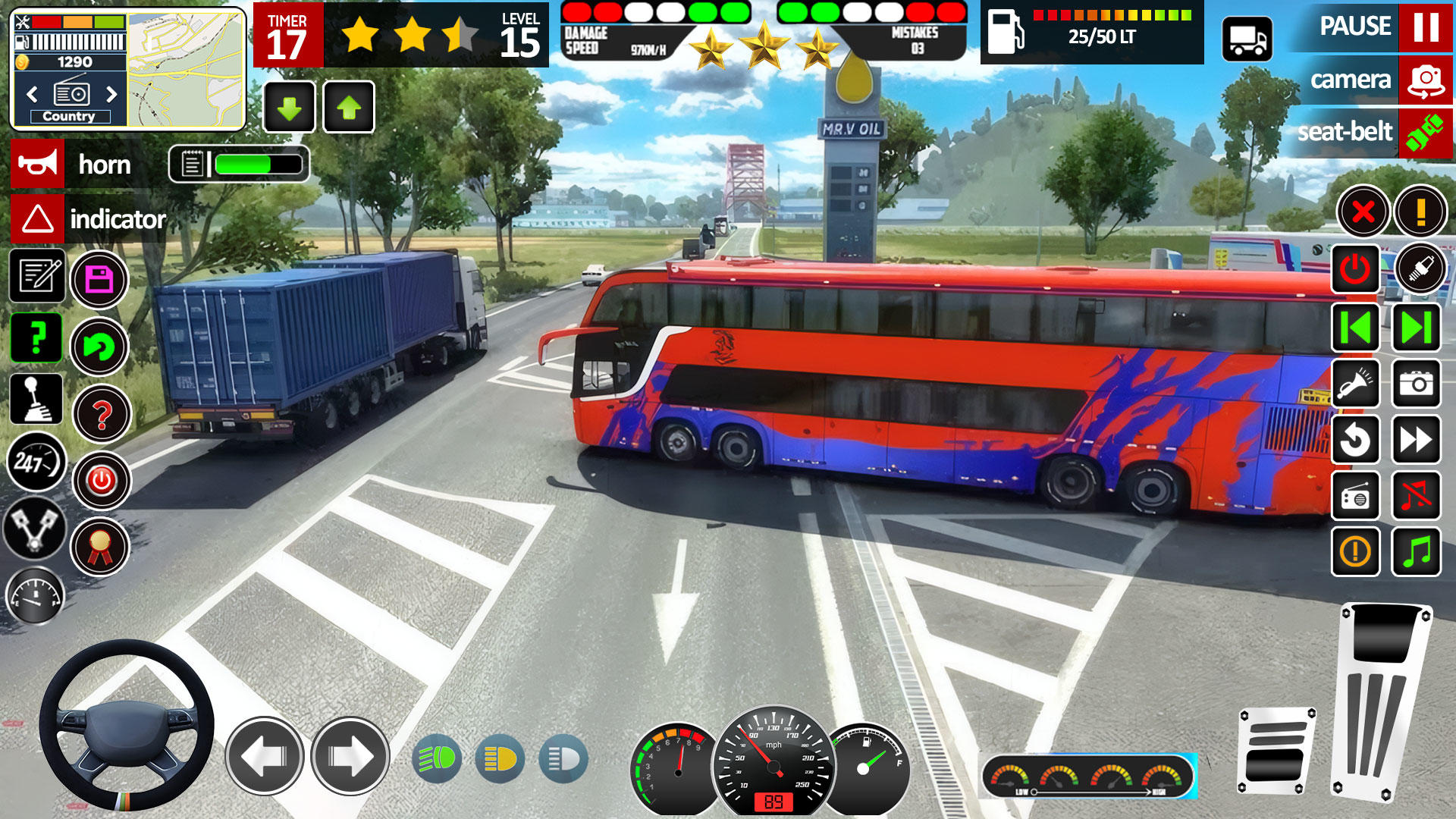Click the spark plug icon
1456x819 pixels.
click(1421, 266)
